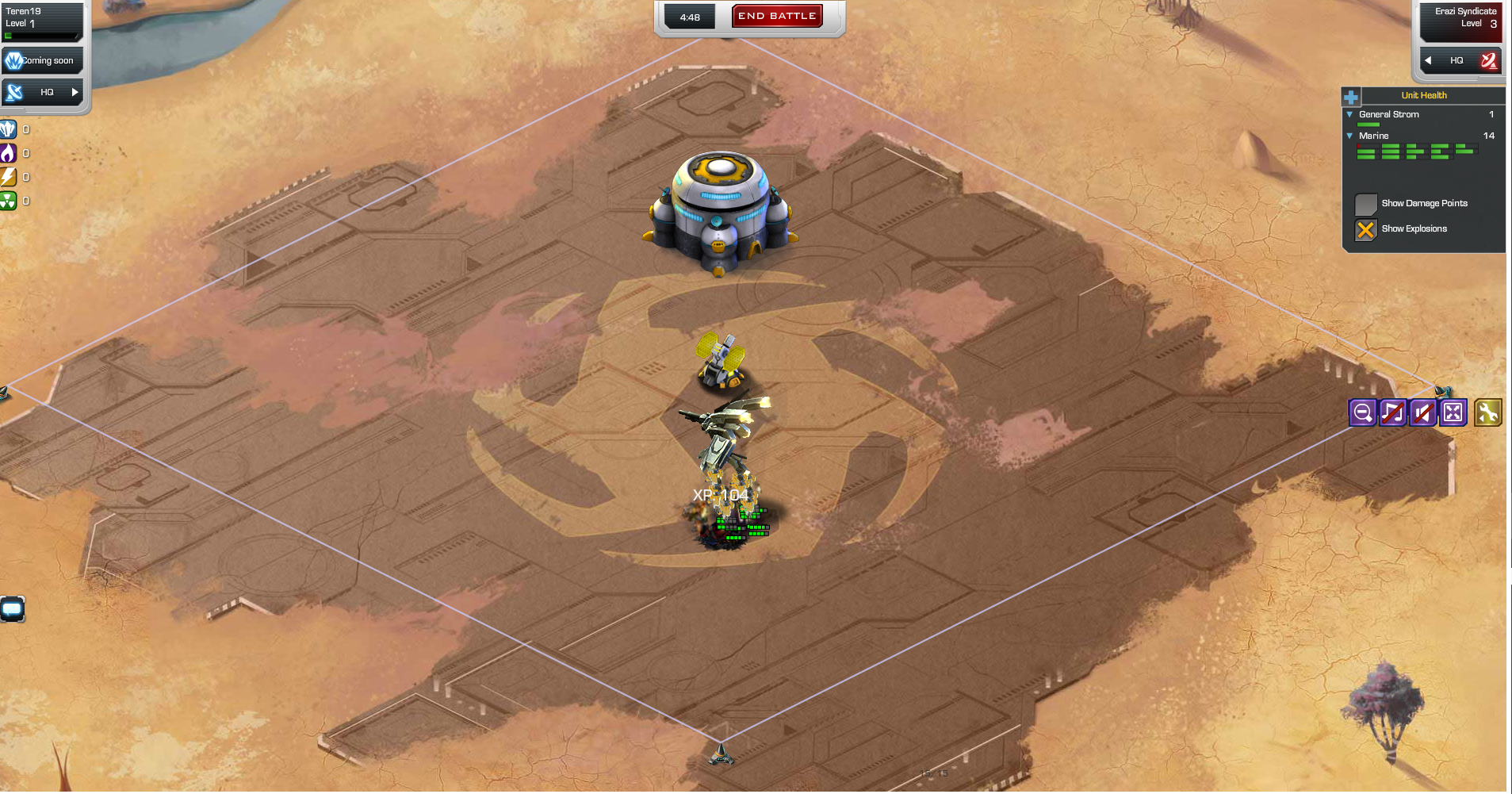The image size is (1512, 794).
Task: Toggle the crossed-swords icon in right toolbar
Action: coord(1423,412)
